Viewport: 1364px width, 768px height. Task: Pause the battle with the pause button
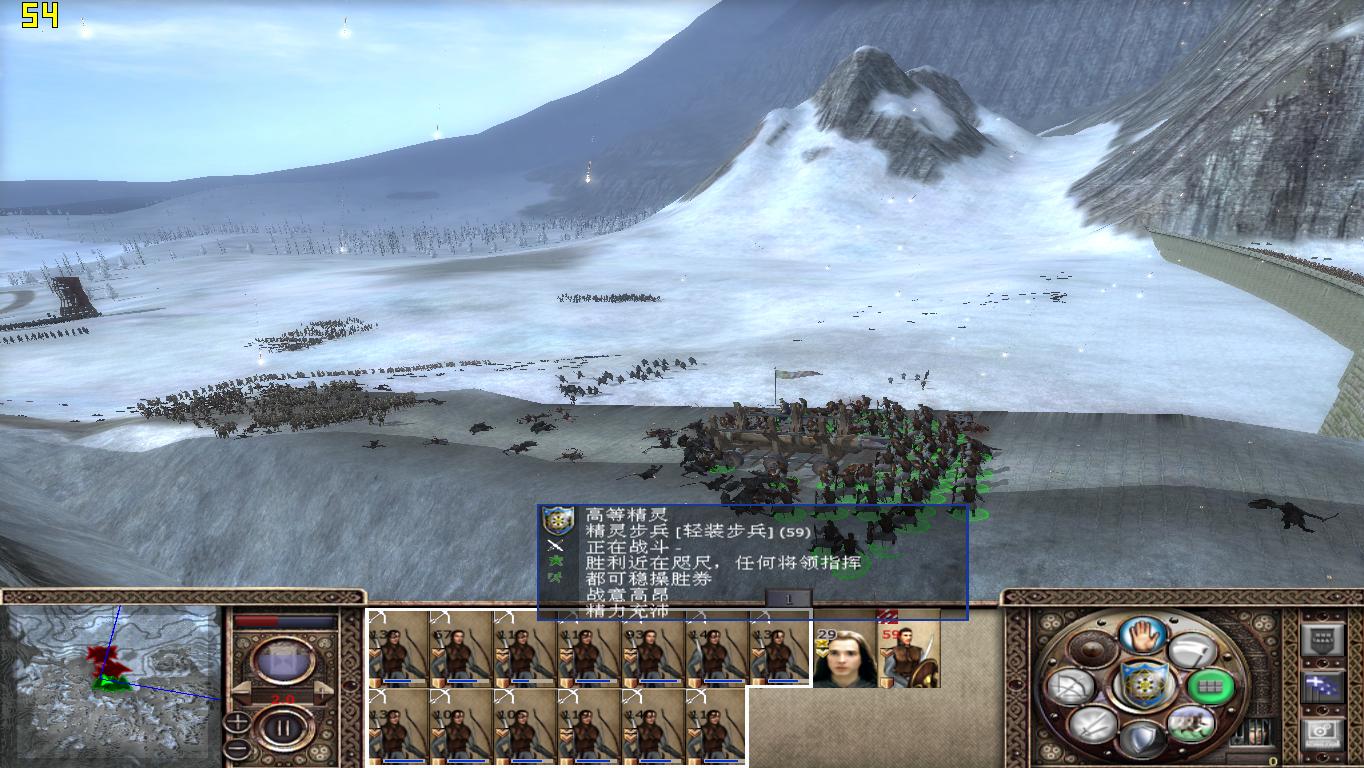coord(283,728)
